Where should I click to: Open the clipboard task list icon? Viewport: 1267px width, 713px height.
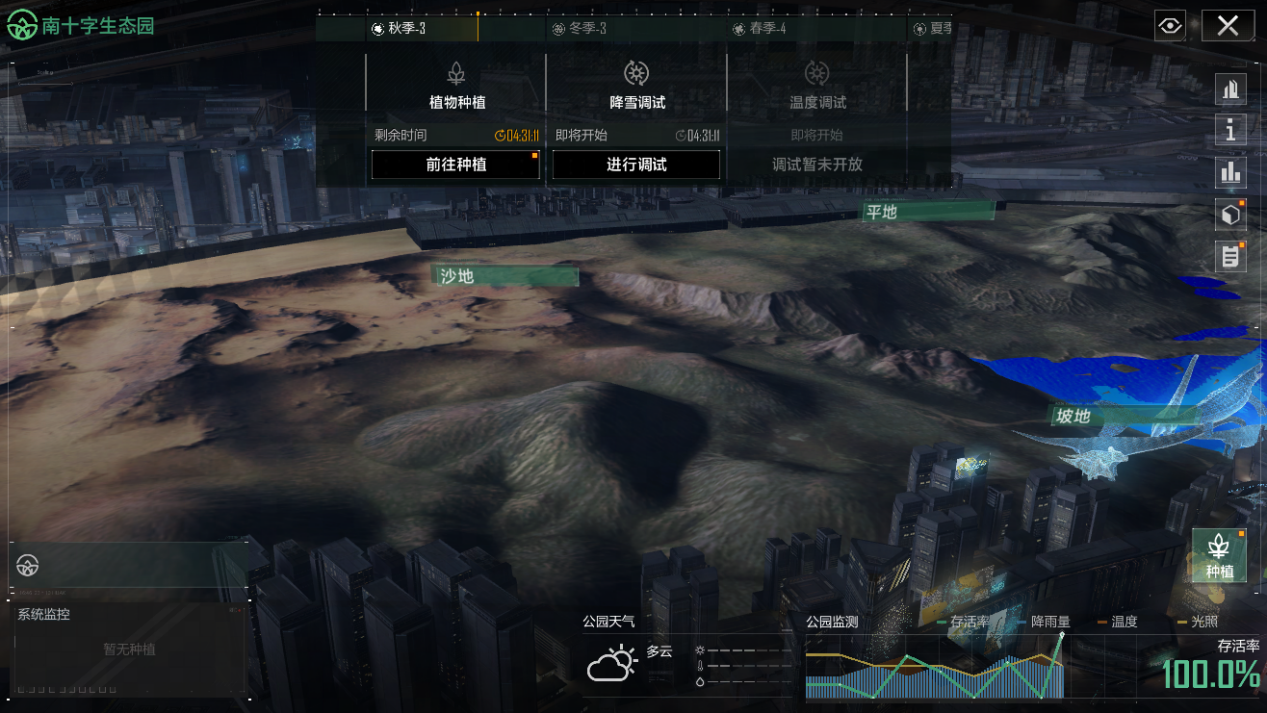(1230, 256)
